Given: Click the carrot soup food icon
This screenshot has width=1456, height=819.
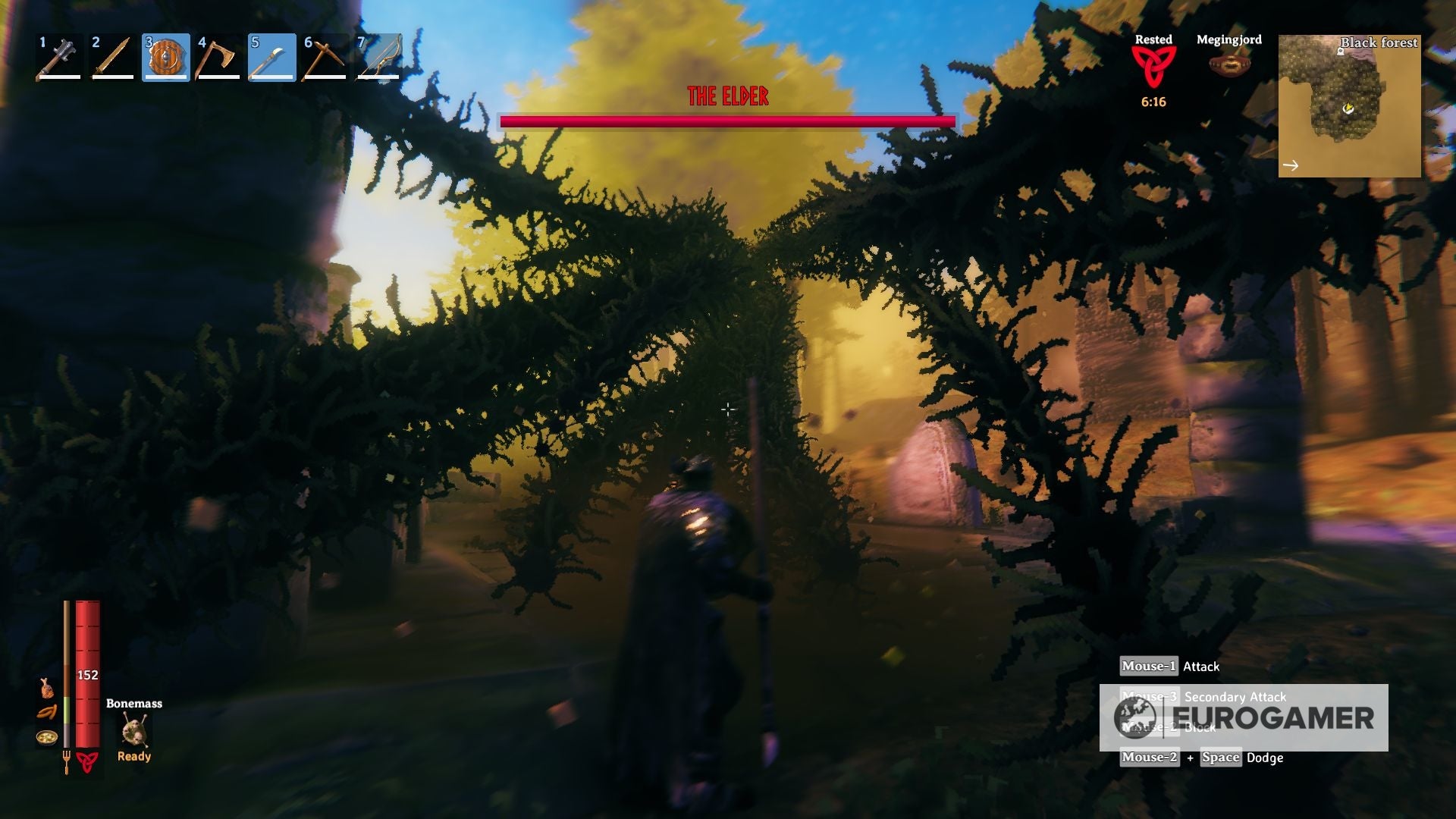Looking at the screenshot, I should pyautogui.click(x=46, y=738).
